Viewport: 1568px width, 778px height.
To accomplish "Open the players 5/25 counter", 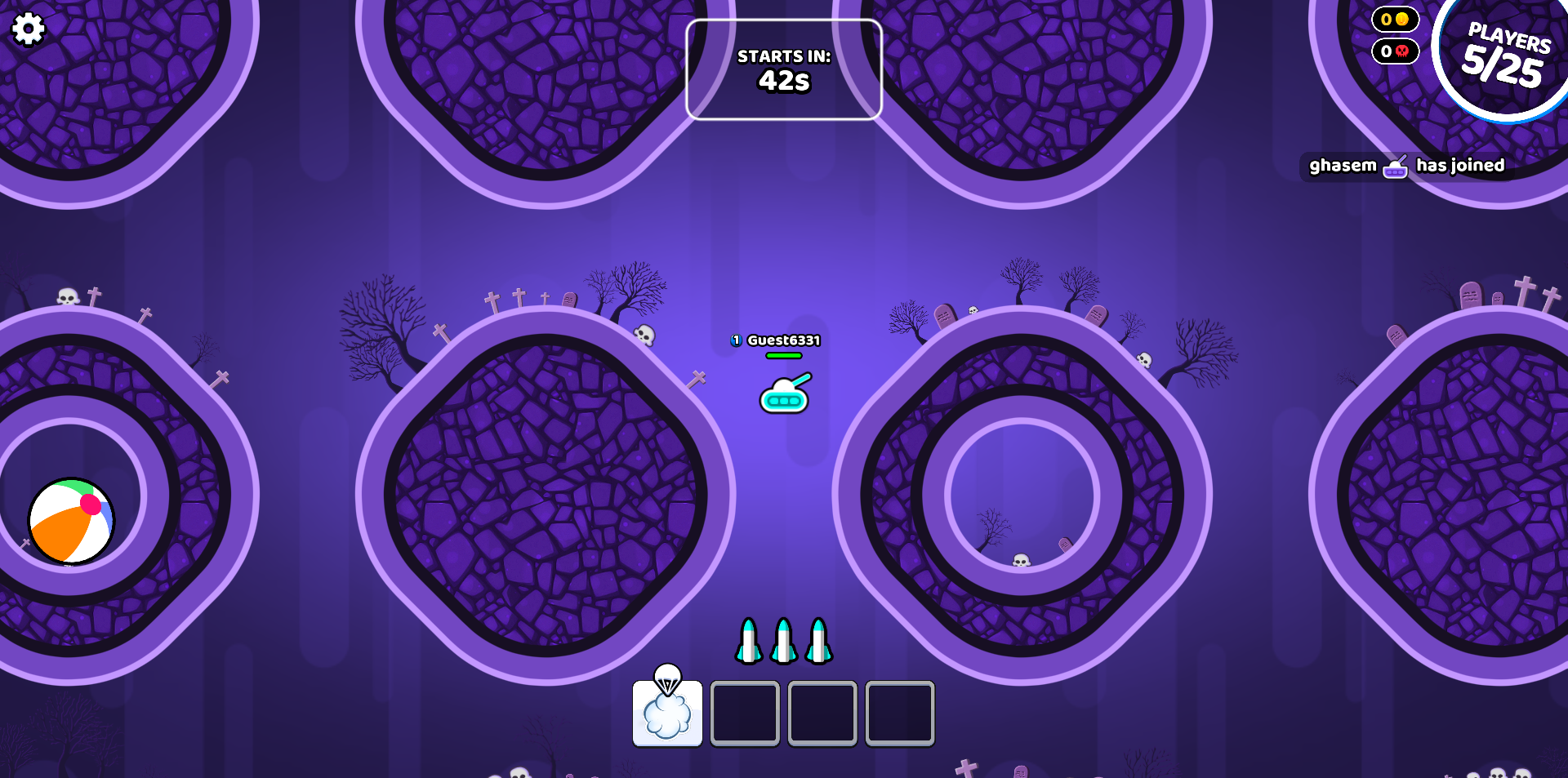I will click(x=1504, y=56).
